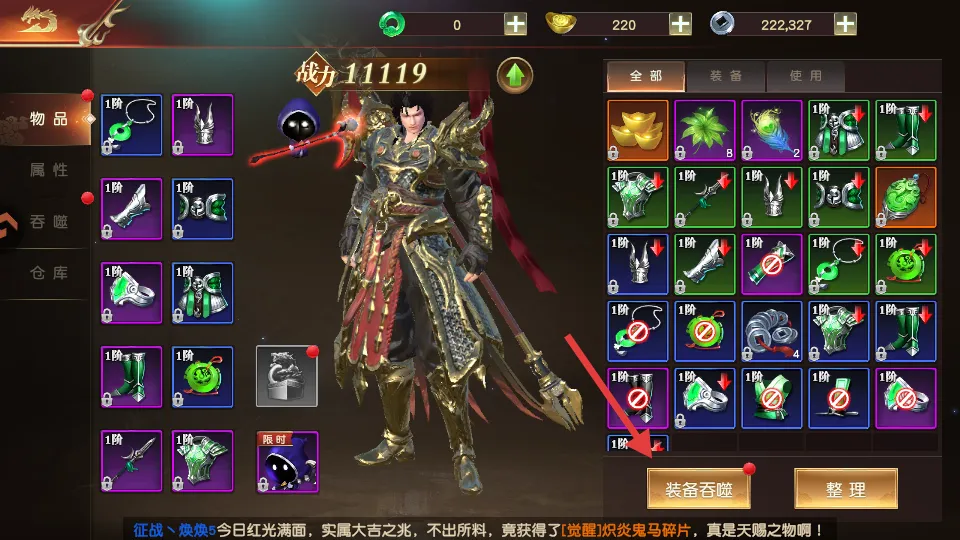The width and height of the screenshot is (960, 540).
Task: Select the silver coin pile item
Action: point(771,331)
